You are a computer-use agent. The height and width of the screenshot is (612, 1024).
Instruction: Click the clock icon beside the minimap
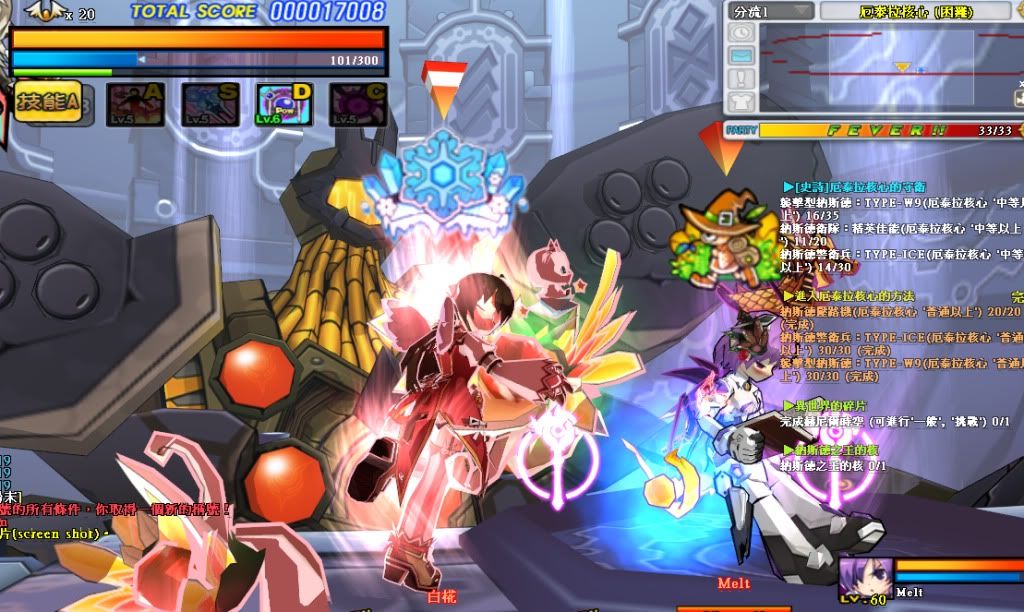coord(741,34)
